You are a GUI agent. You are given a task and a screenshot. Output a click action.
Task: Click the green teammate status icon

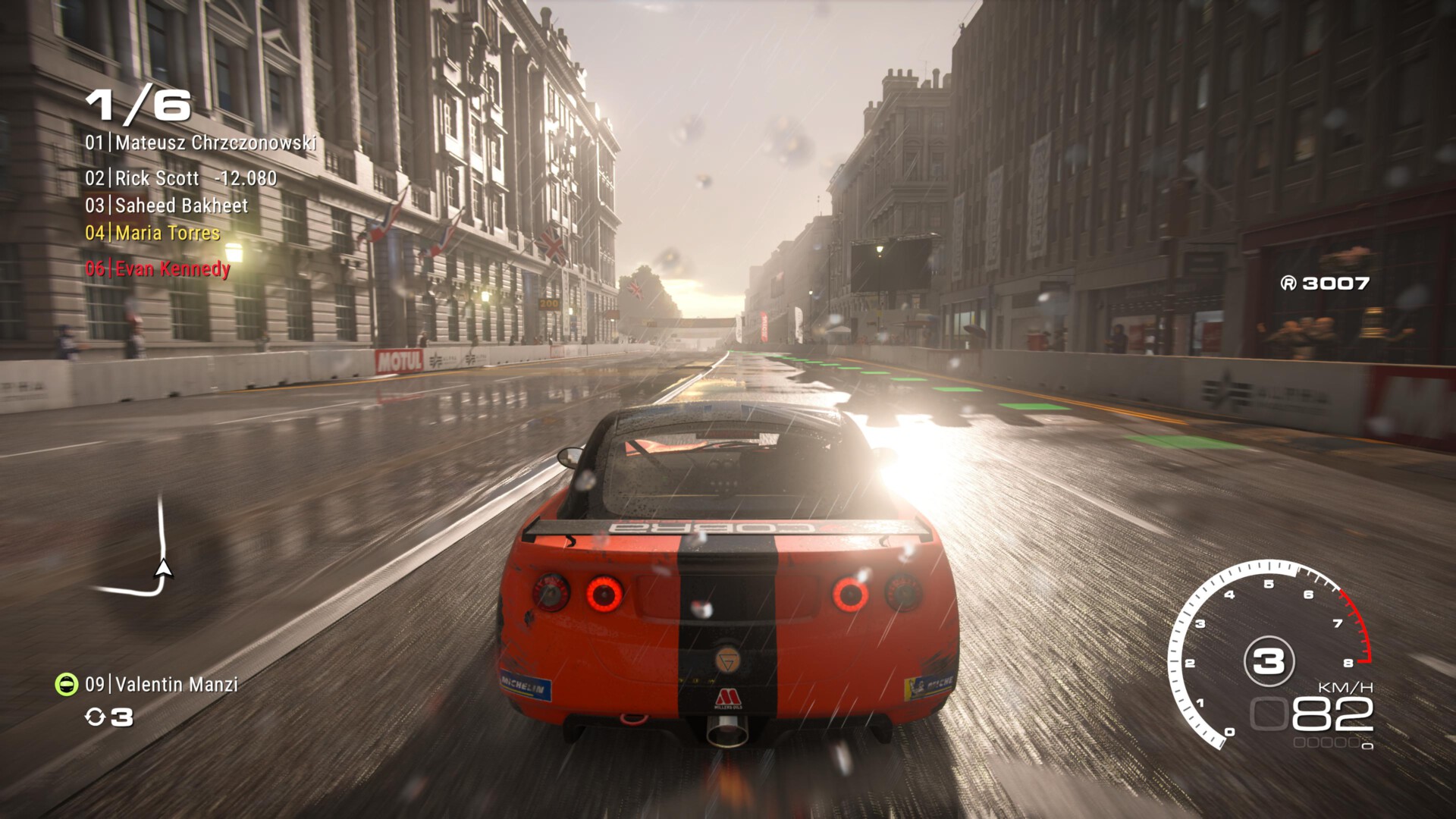(x=67, y=684)
